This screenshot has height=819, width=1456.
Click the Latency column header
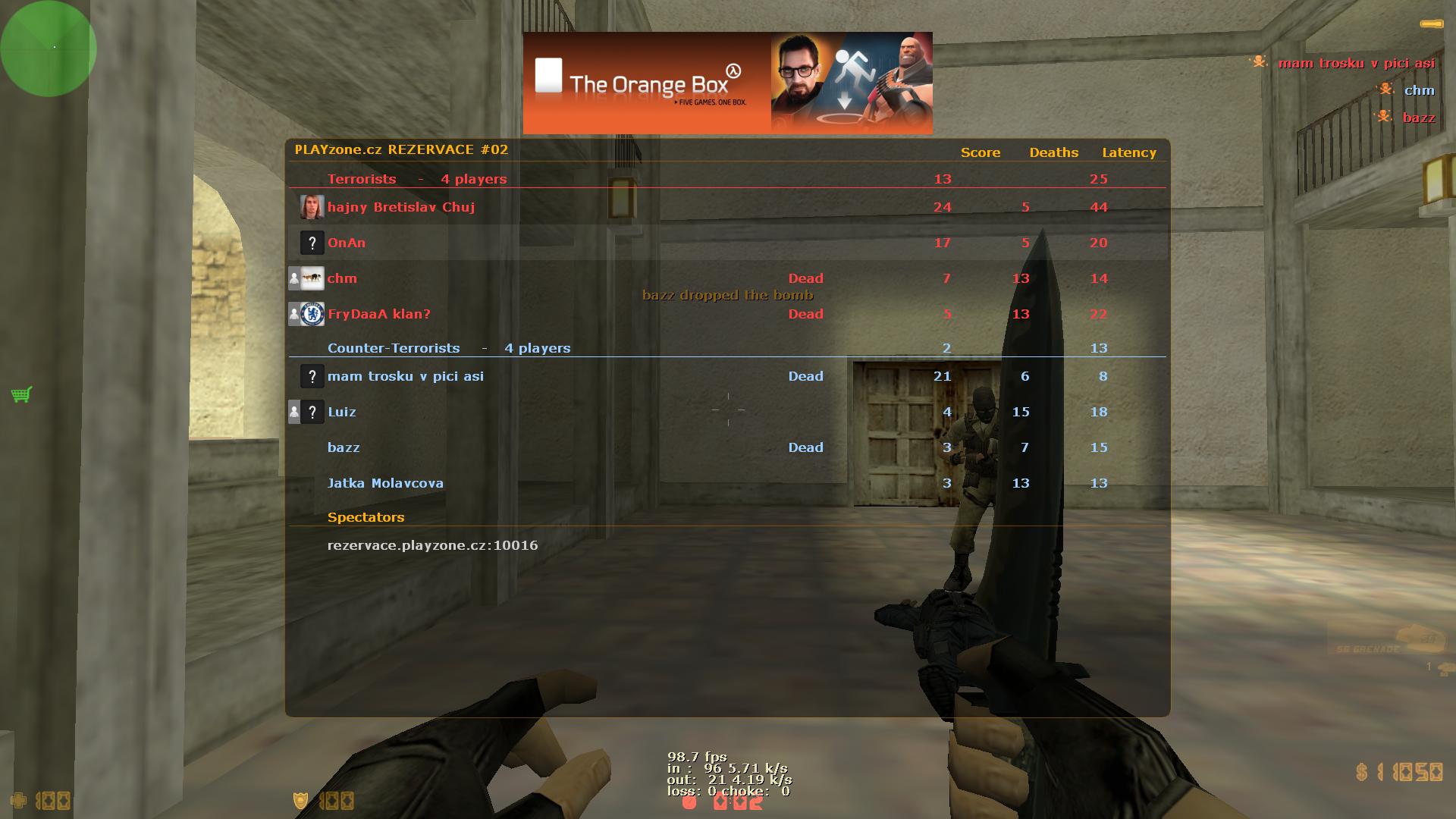coord(1129,152)
